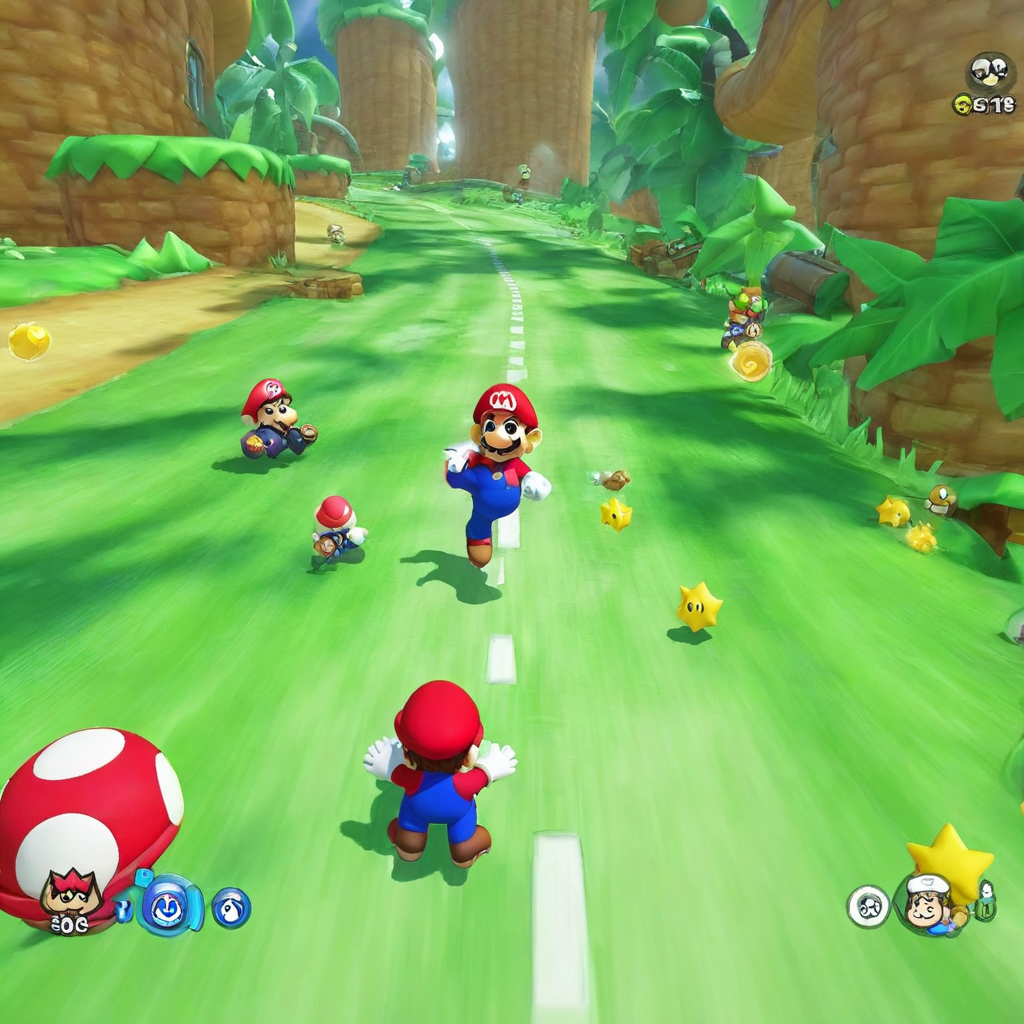Select the red-haired character portrait icon

click(71, 893)
